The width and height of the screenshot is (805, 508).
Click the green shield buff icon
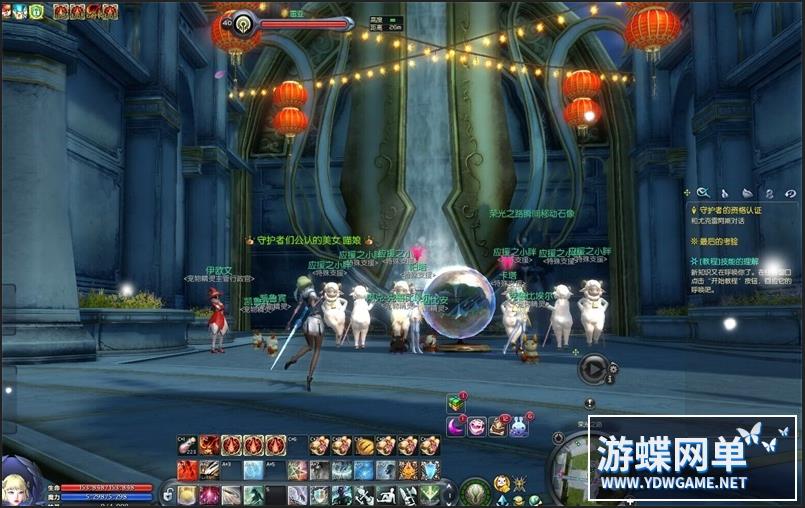[36, 11]
